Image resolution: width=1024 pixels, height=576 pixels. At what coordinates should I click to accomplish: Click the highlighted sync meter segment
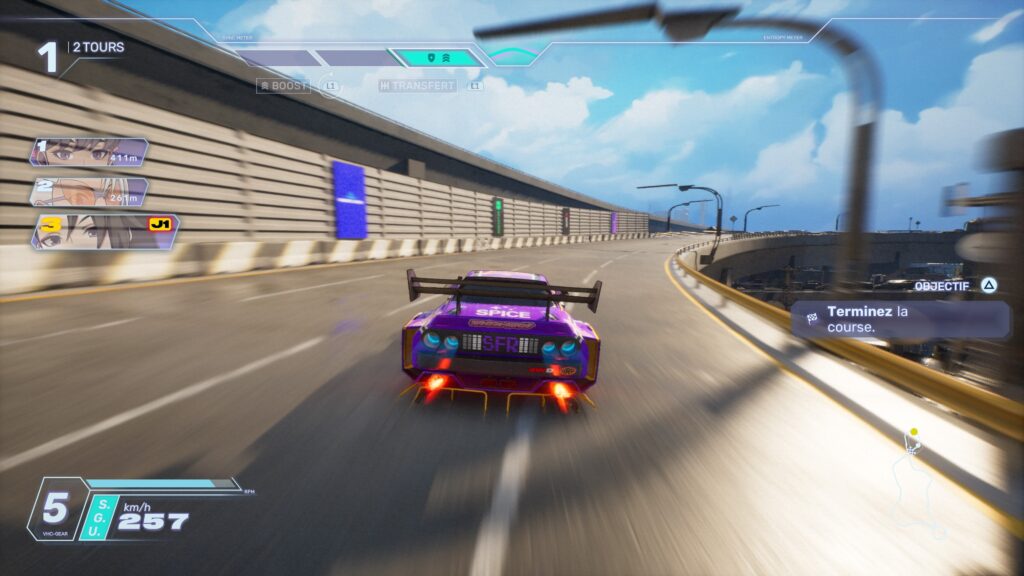point(436,58)
